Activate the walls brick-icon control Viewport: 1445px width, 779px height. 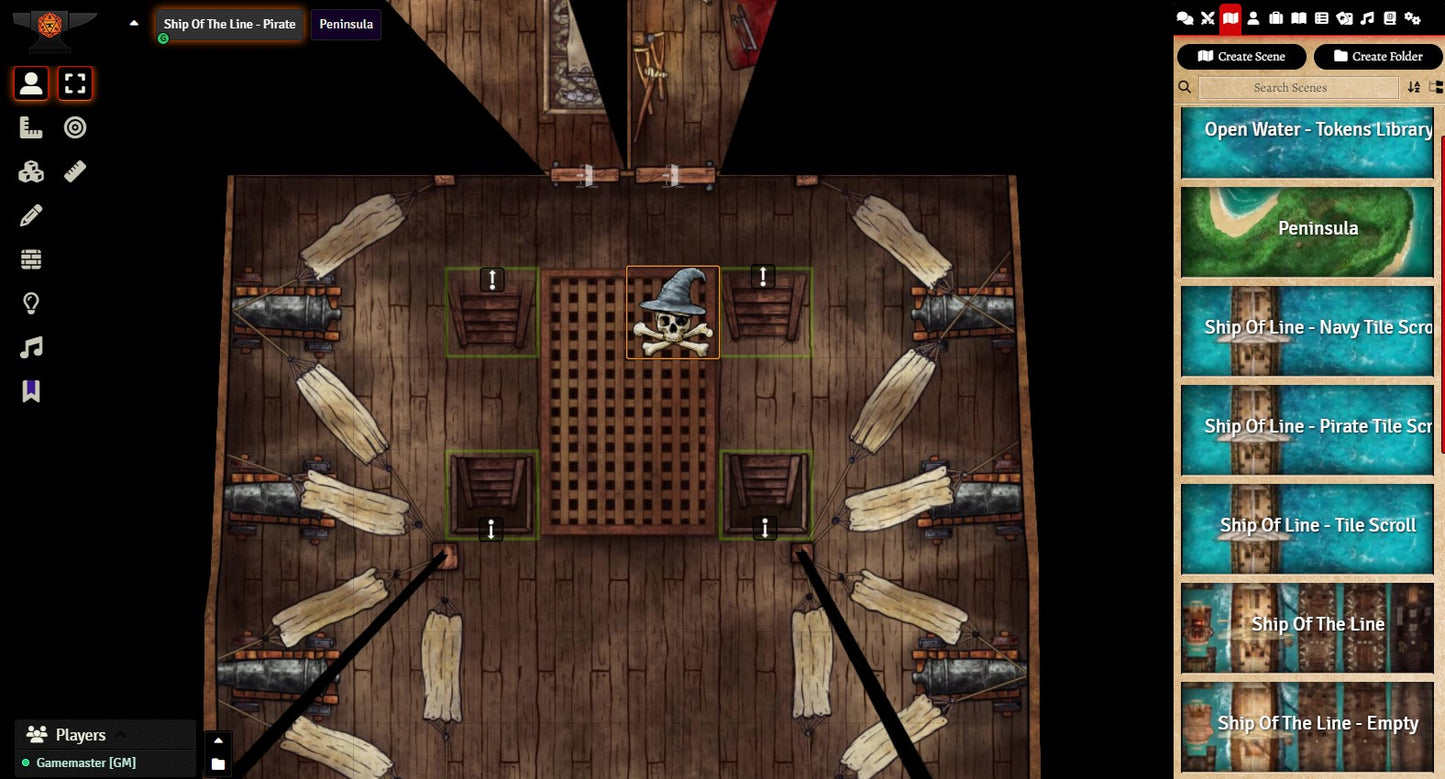[x=31, y=260]
